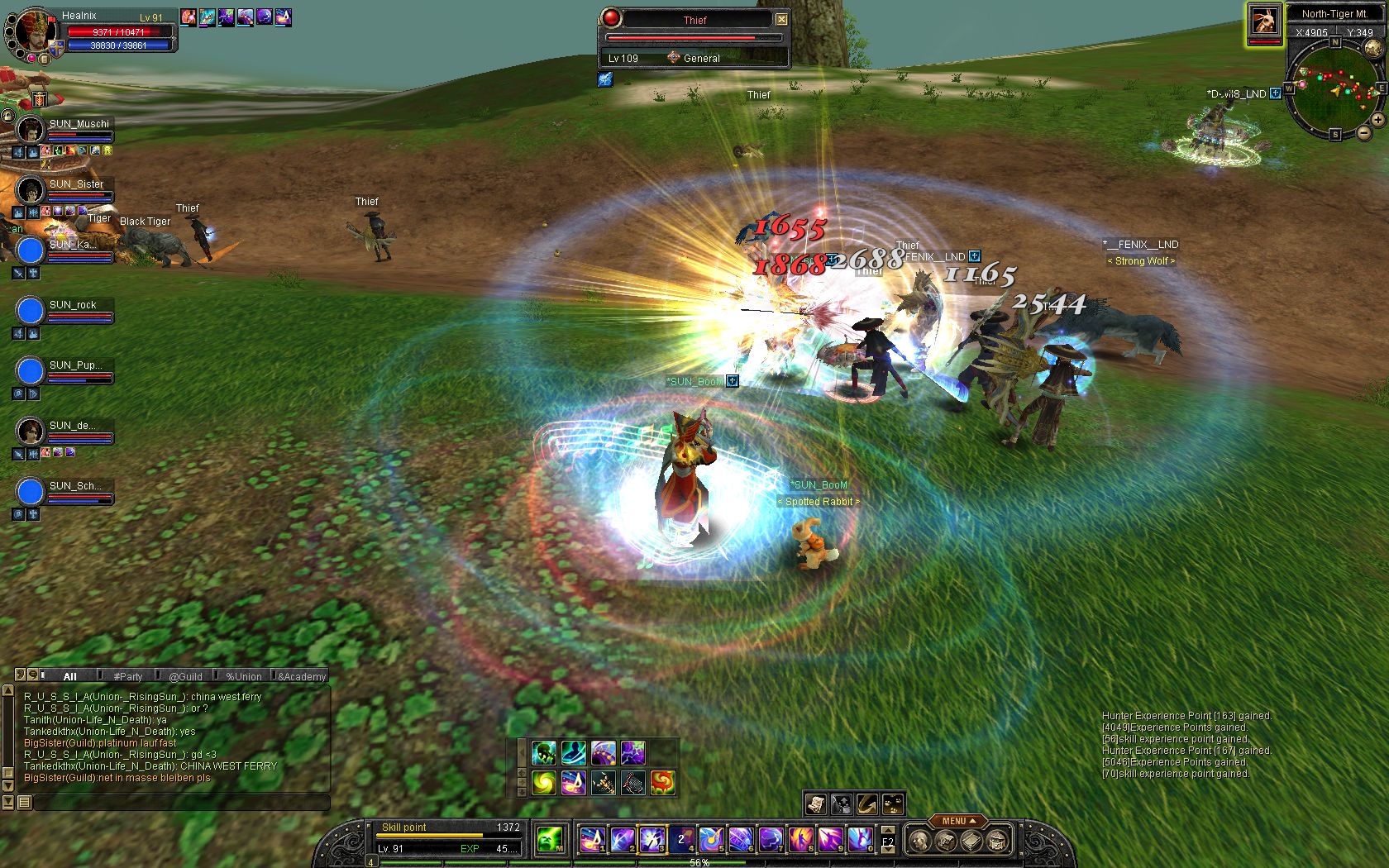Use the music note skill in slot 1
Image resolution: width=1389 pixels, height=868 pixels.
point(591,840)
